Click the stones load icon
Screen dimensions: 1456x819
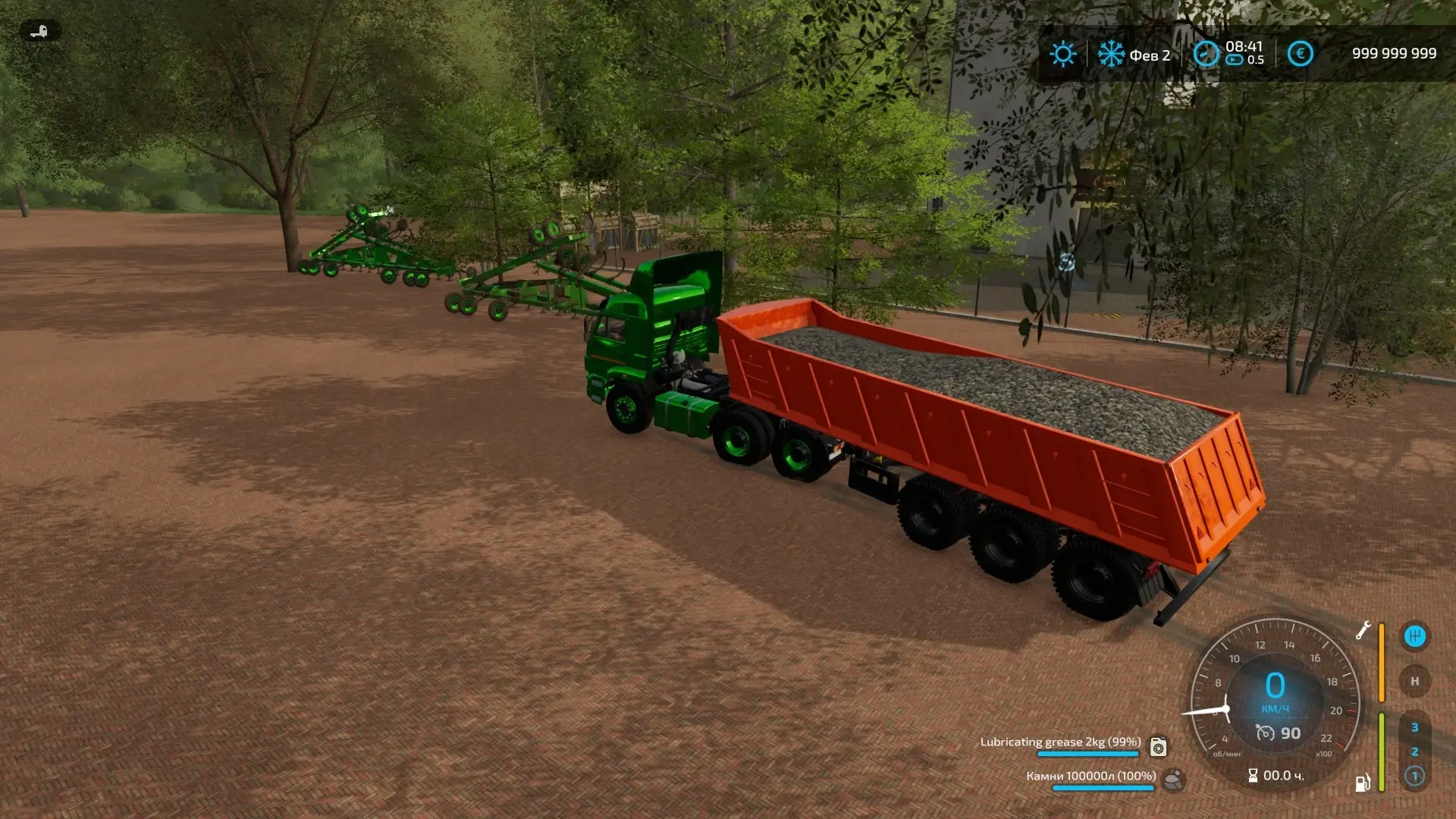tap(1173, 780)
